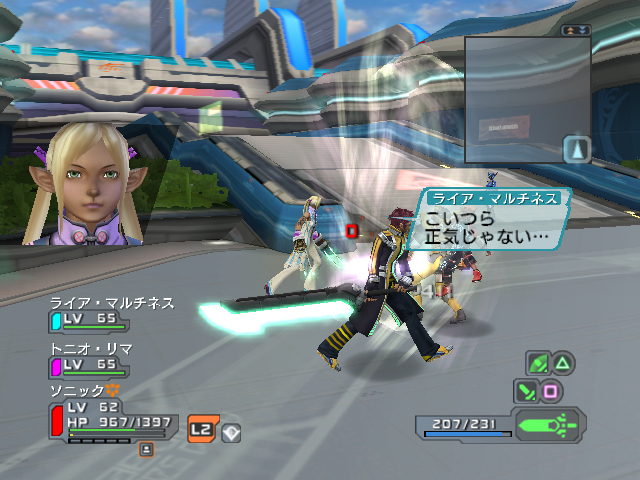Click the green saber weapon palette icon
Image resolution: width=640 pixels, height=480 pixels.
549,423
